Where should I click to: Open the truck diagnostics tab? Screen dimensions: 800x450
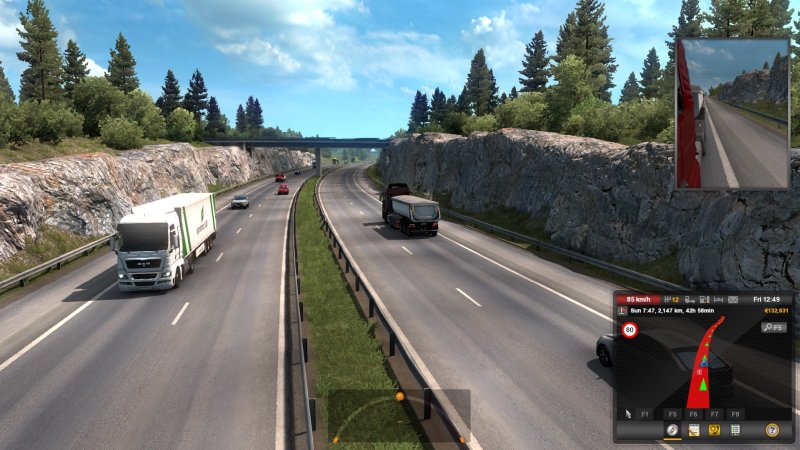pos(714,430)
